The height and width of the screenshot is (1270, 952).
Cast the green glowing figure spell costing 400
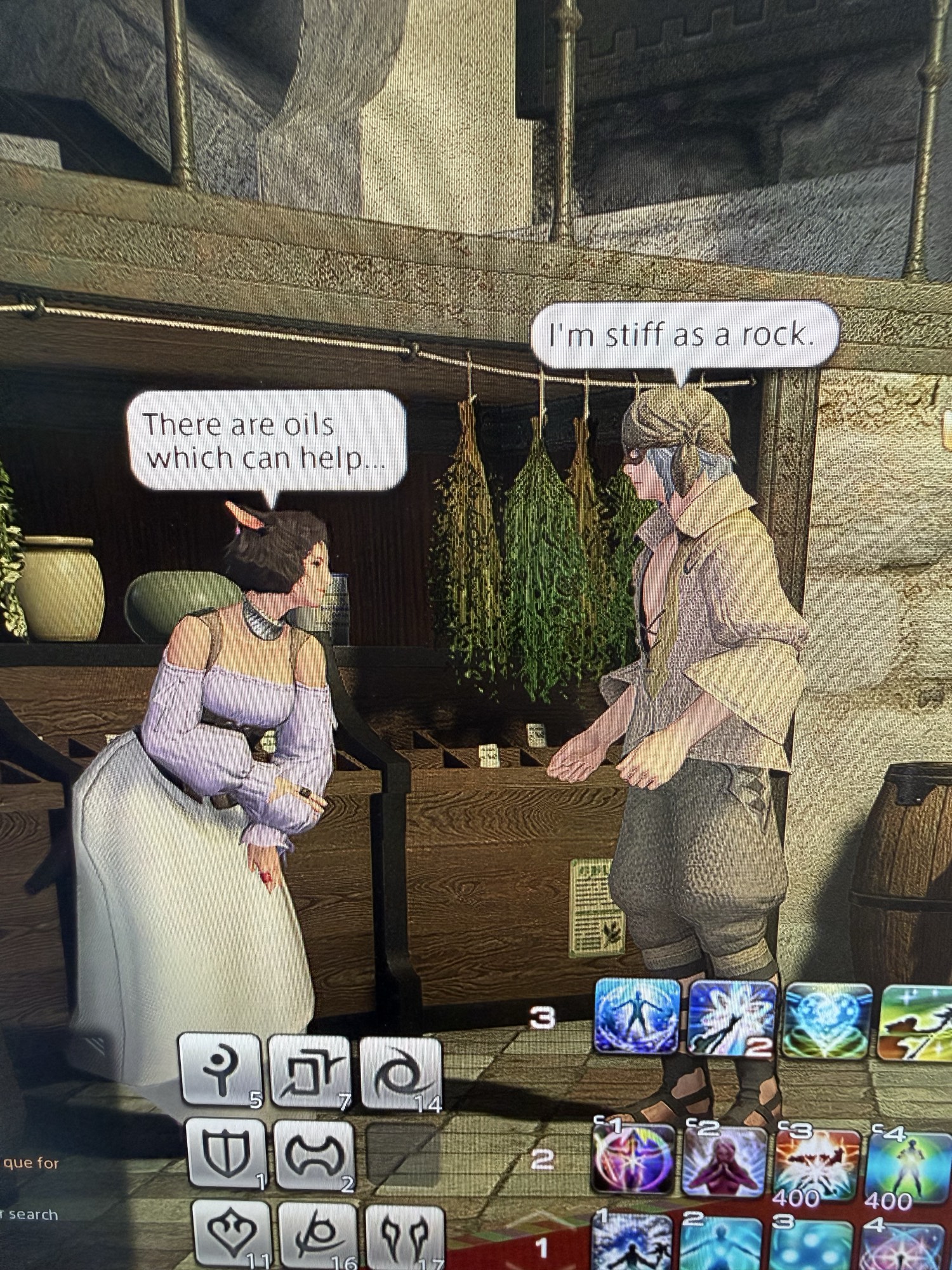(x=908, y=1166)
